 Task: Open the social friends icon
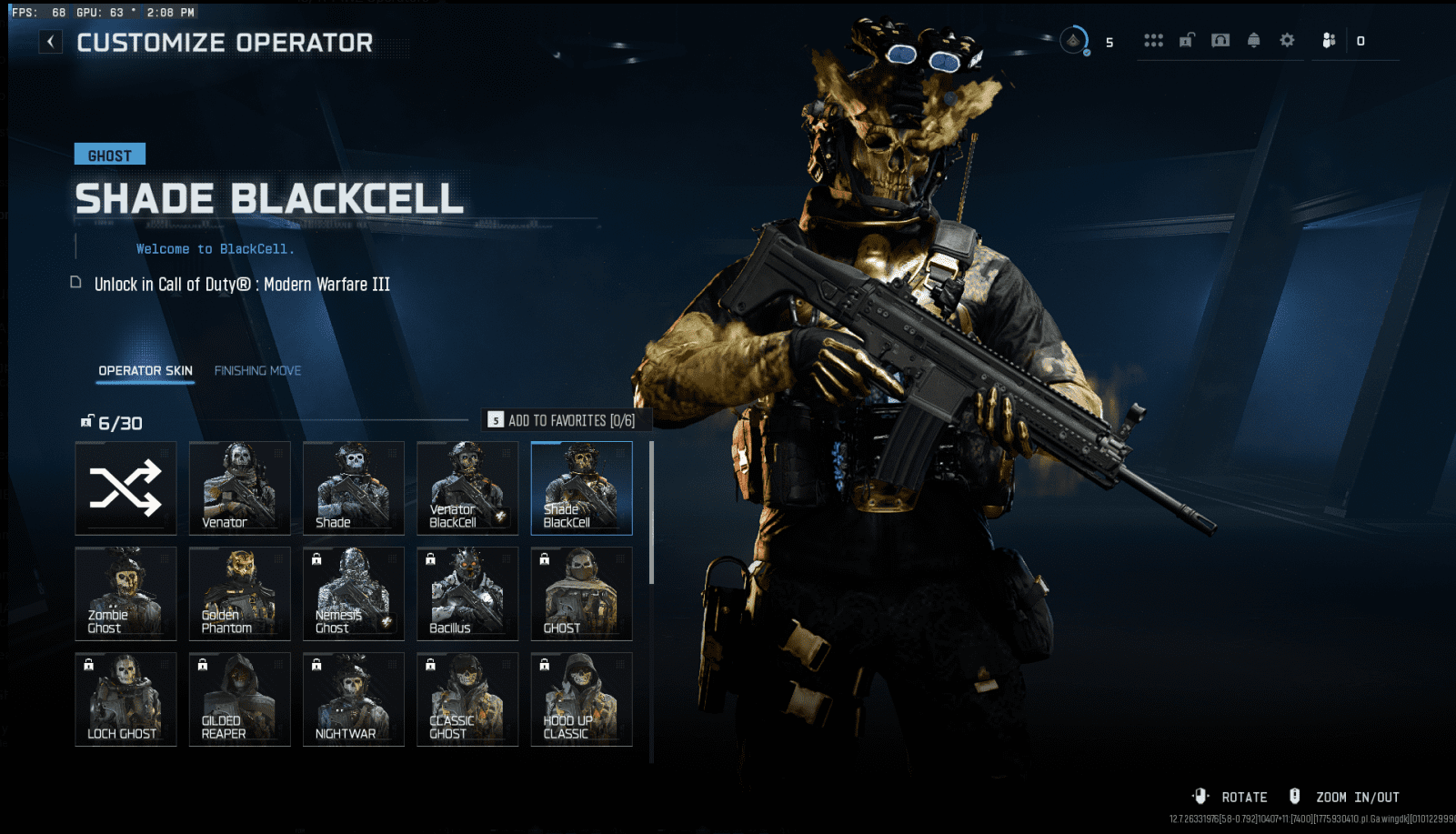[x=1329, y=41]
